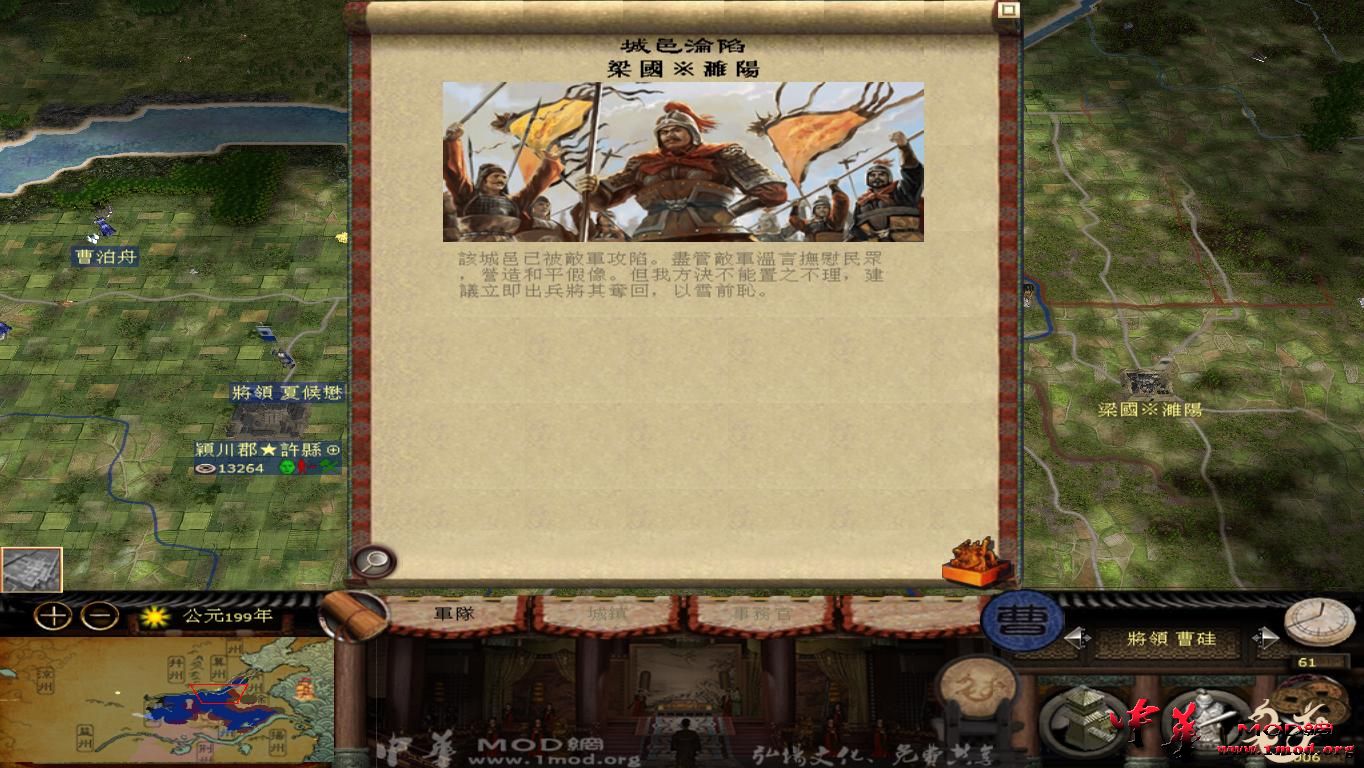Toggle the minimap zoom-out minus button

(100, 616)
